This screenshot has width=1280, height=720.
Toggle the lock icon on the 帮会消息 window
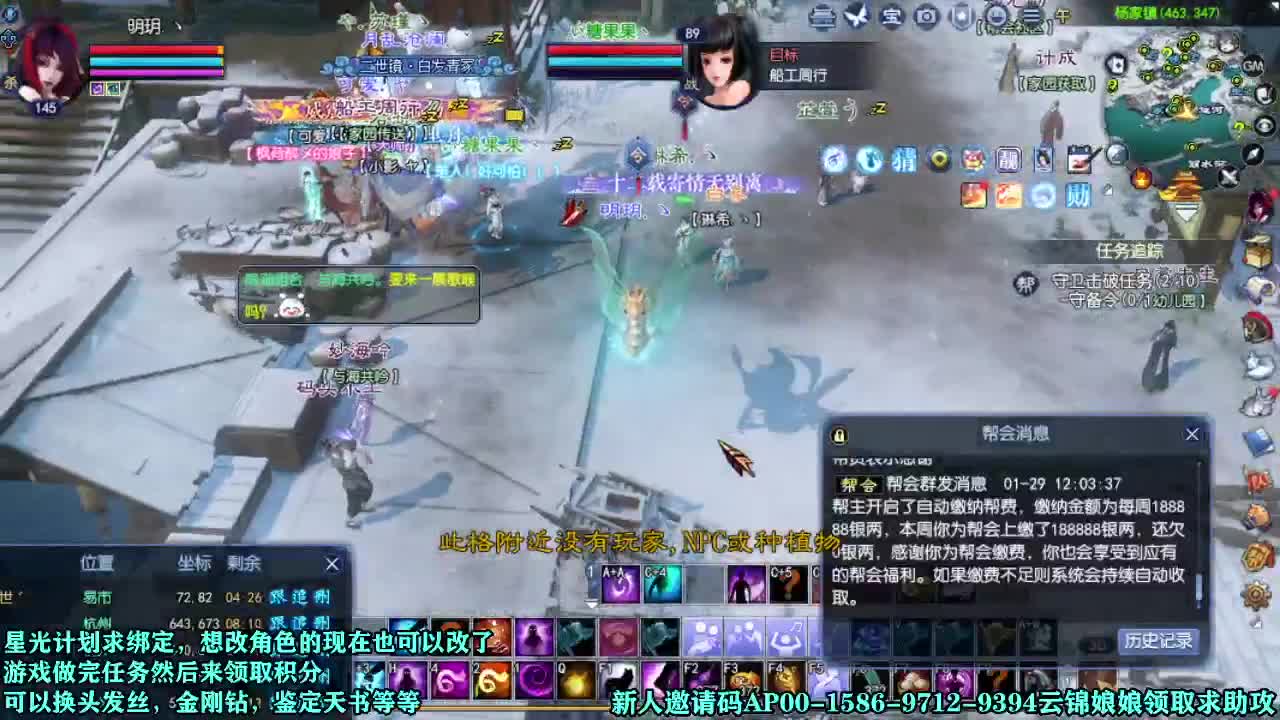click(x=838, y=434)
